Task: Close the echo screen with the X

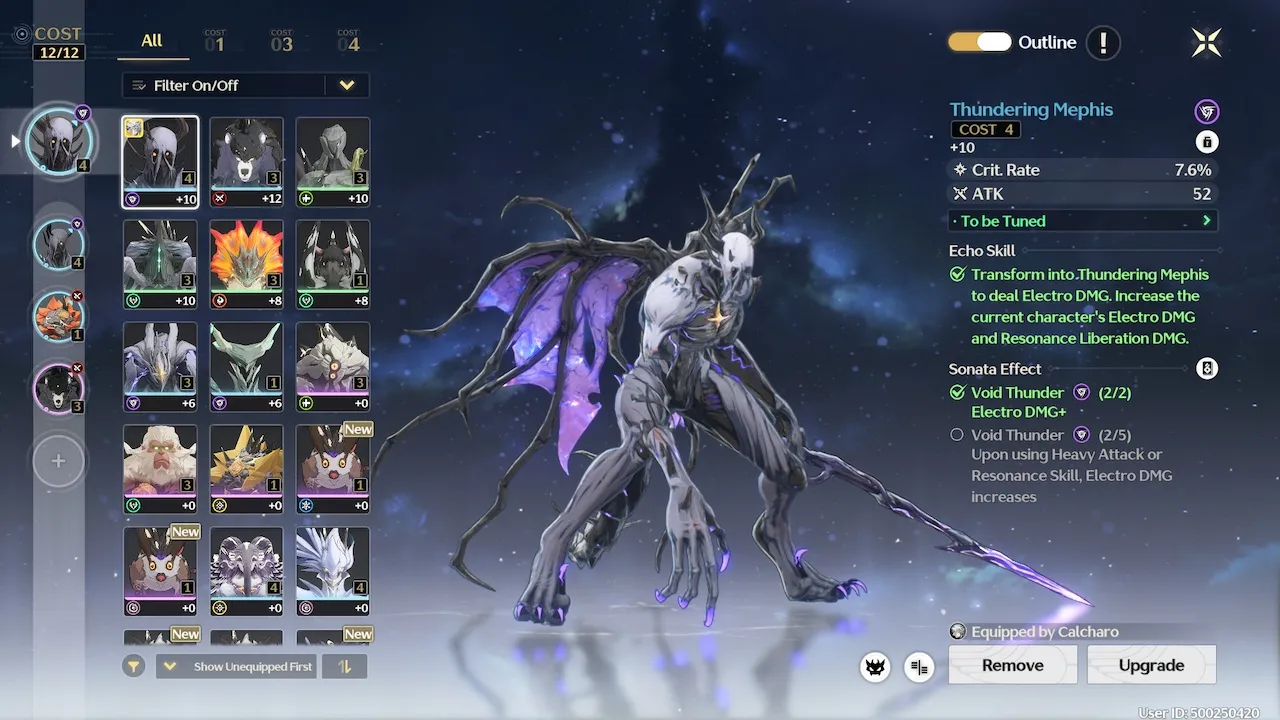Action: click(x=1206, y=42)
